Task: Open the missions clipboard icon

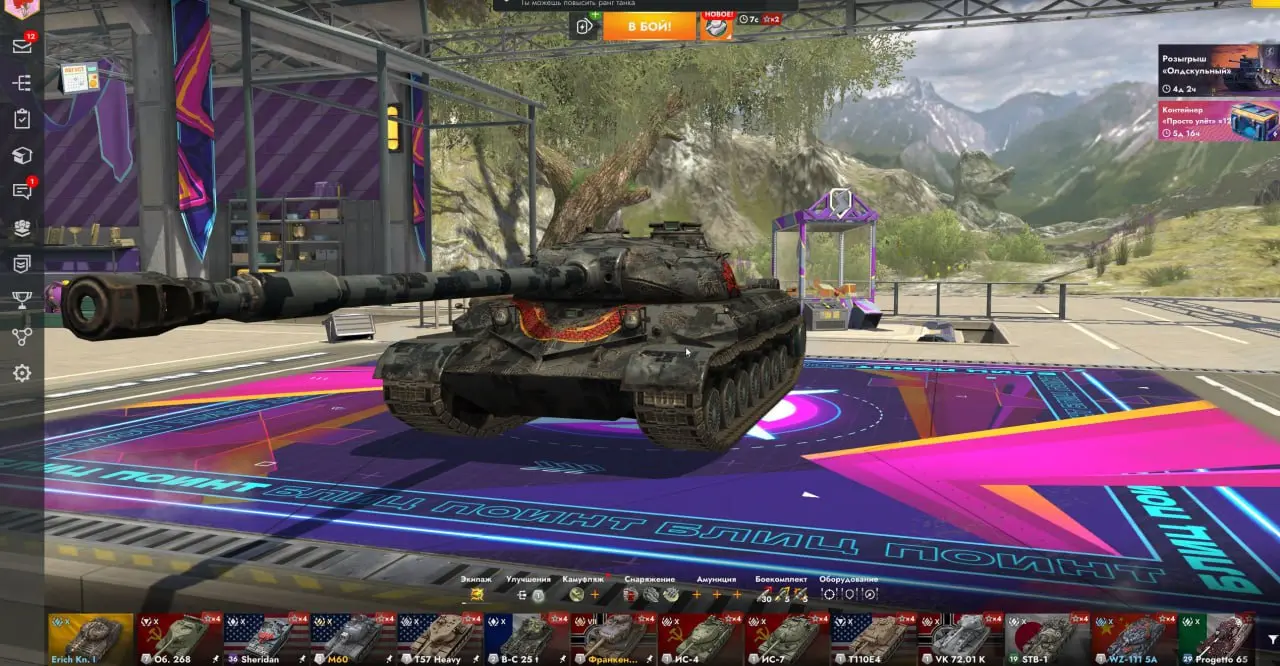Action: (22, 119)
